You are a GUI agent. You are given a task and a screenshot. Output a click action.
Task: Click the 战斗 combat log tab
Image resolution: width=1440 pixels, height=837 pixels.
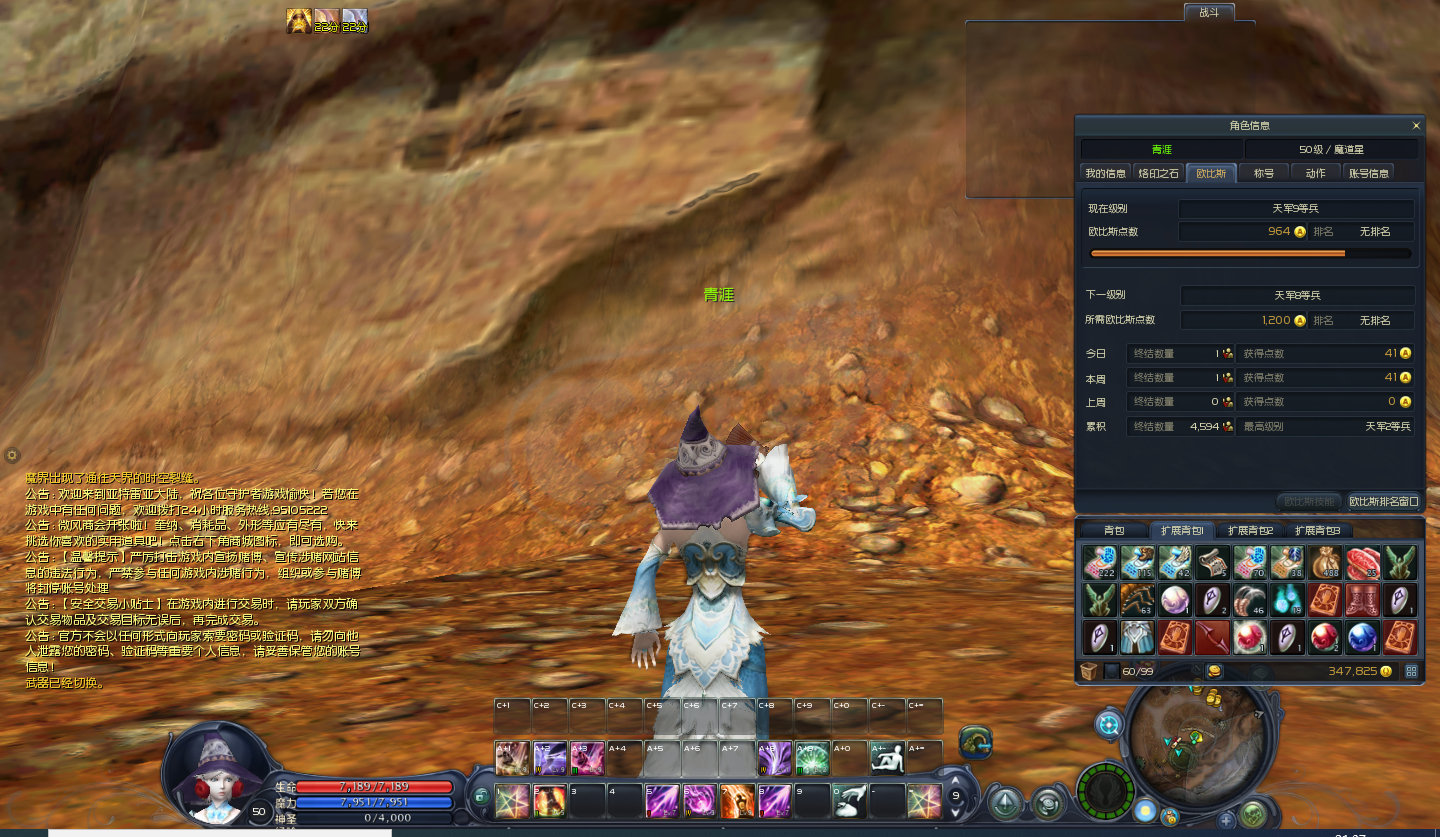(1208, 12)
